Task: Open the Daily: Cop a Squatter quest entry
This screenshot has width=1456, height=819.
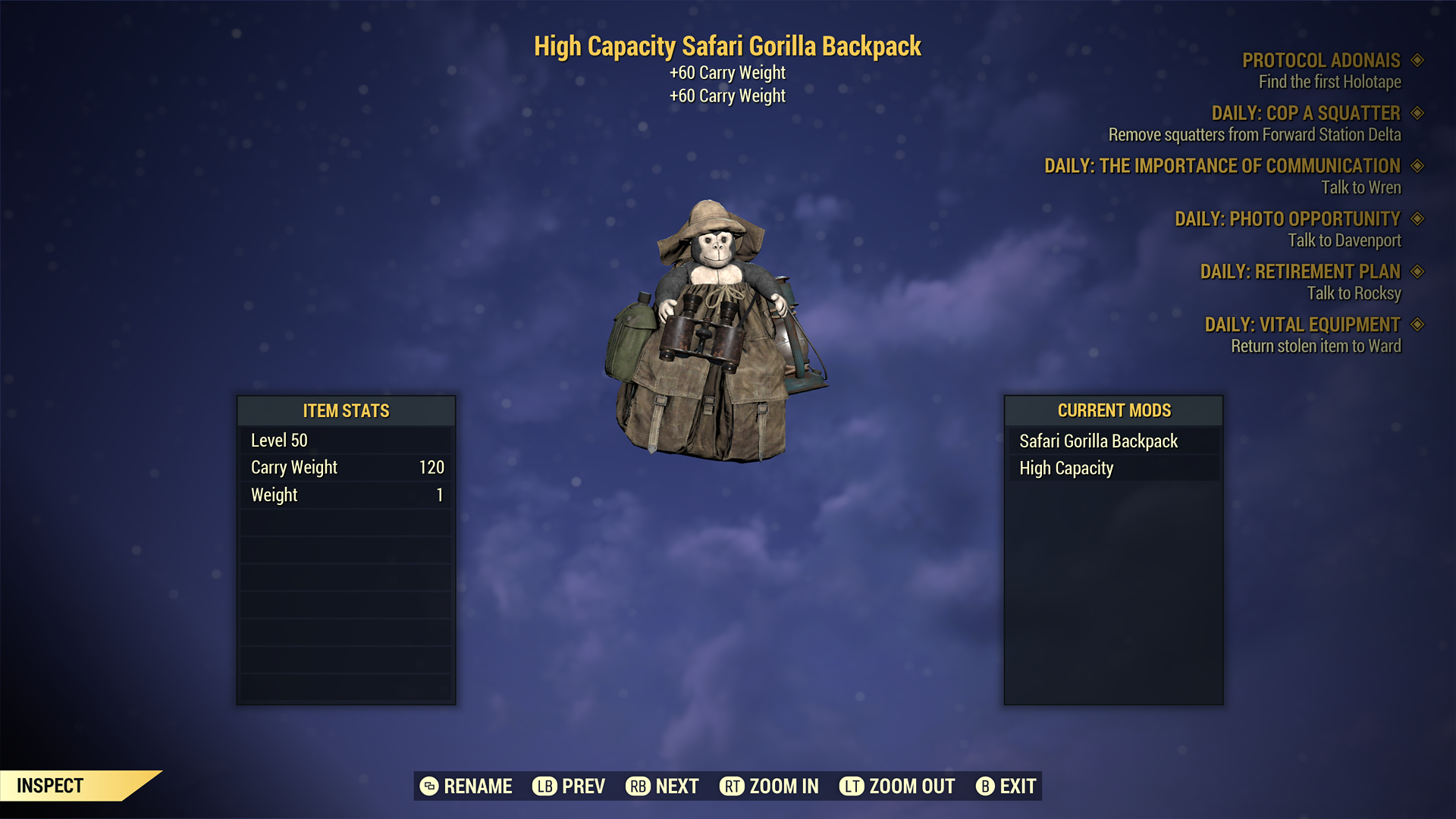Action: point(1305,114)
